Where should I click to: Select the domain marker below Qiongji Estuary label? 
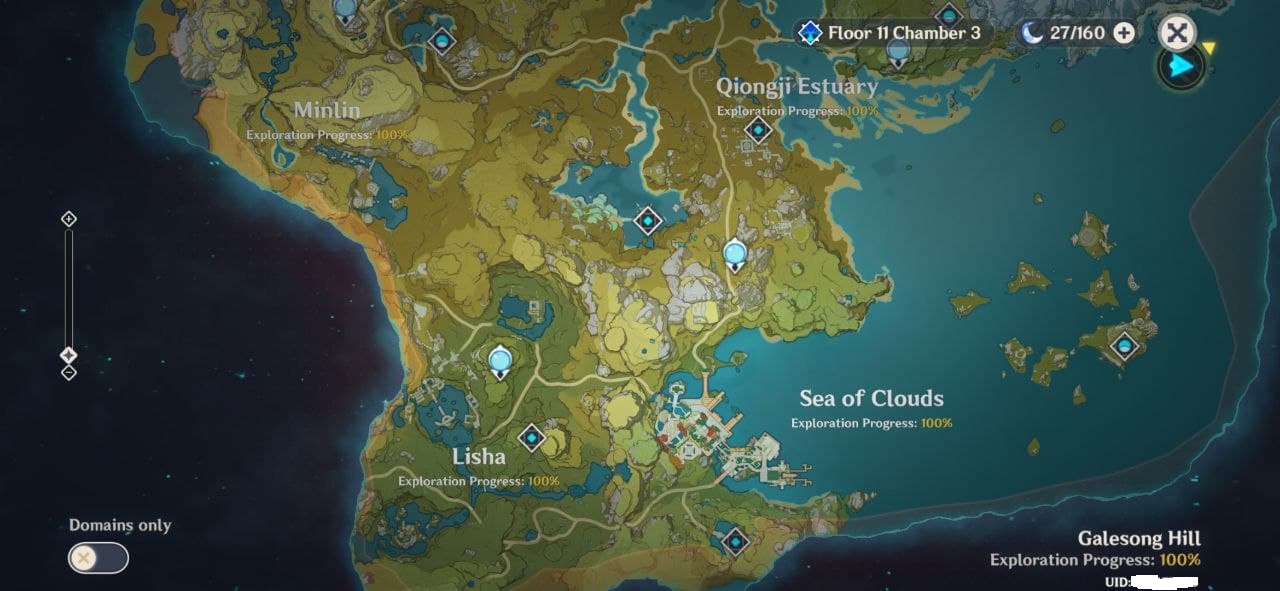point(758,130)
